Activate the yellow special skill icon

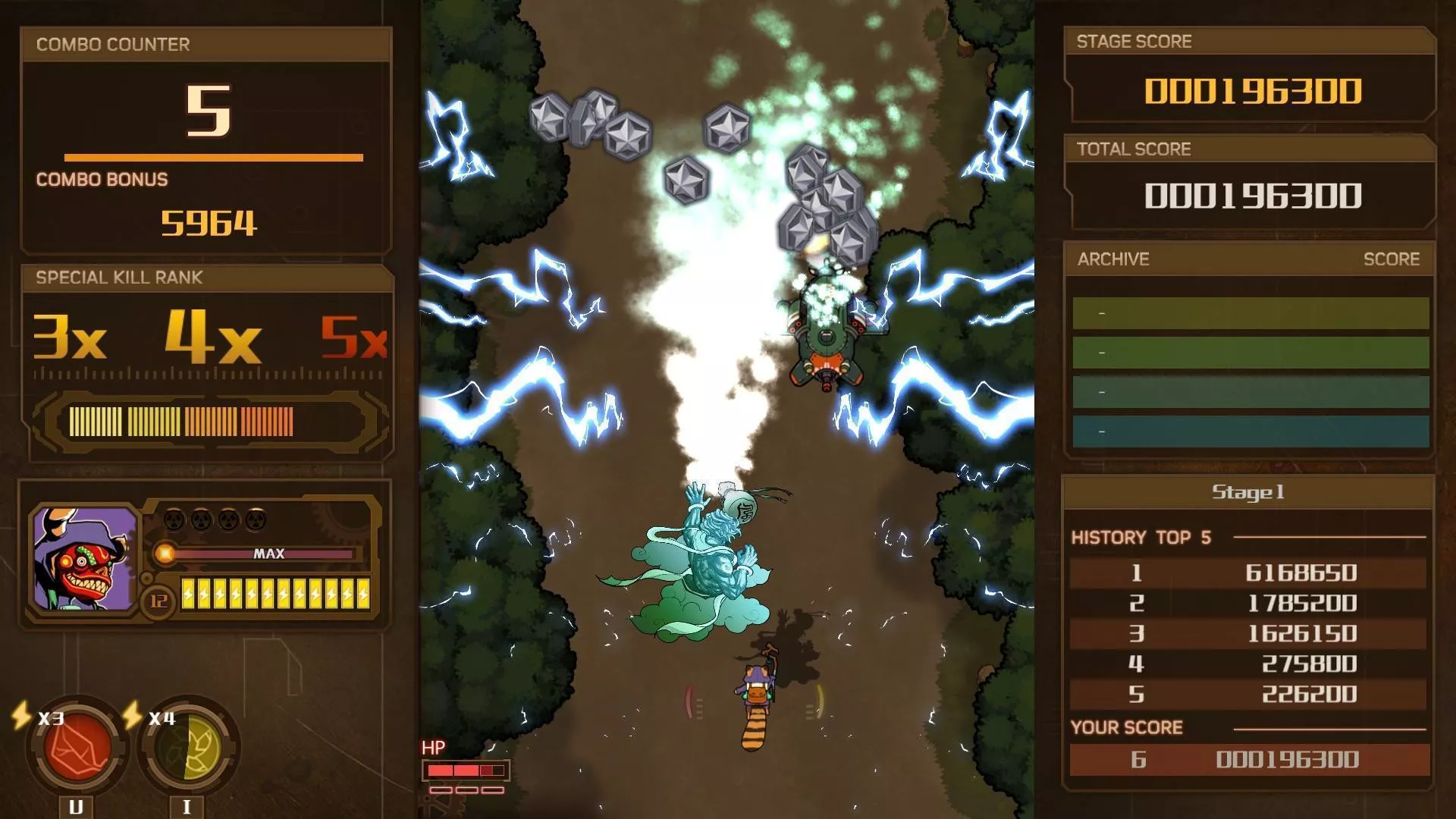pyautogui.click(x=189, y=748)
